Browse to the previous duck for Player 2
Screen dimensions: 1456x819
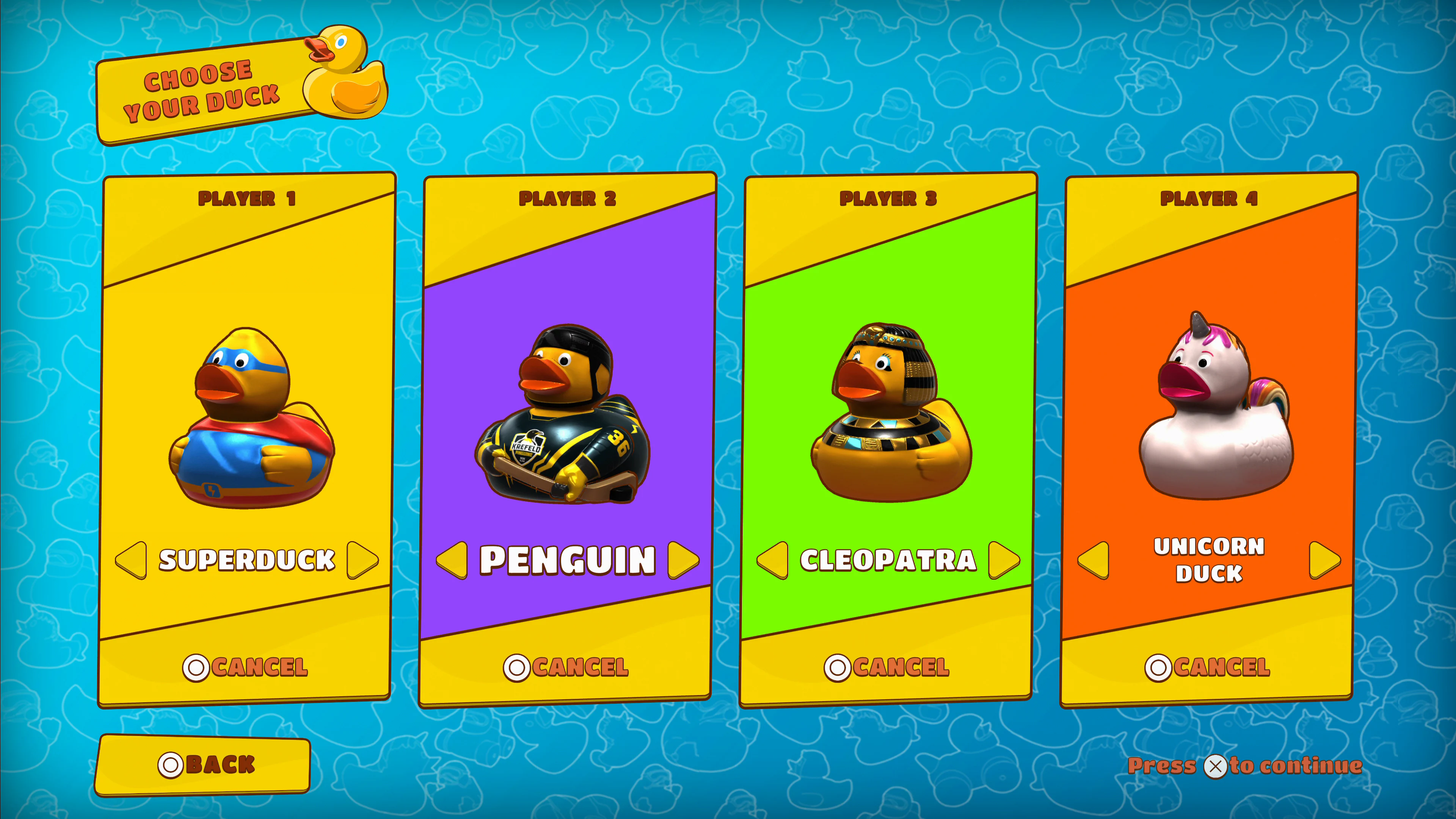pos(452,559)
